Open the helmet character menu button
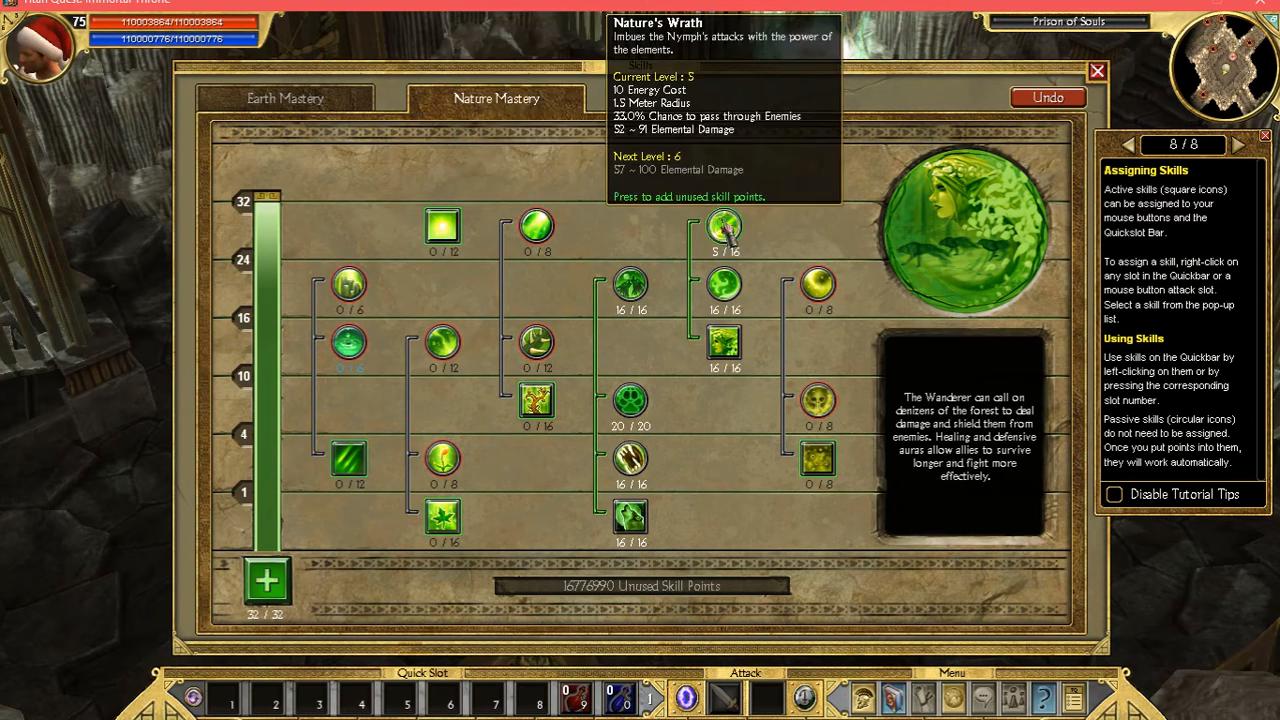Viewport: 1280px width, 720px height. (864, 697)
